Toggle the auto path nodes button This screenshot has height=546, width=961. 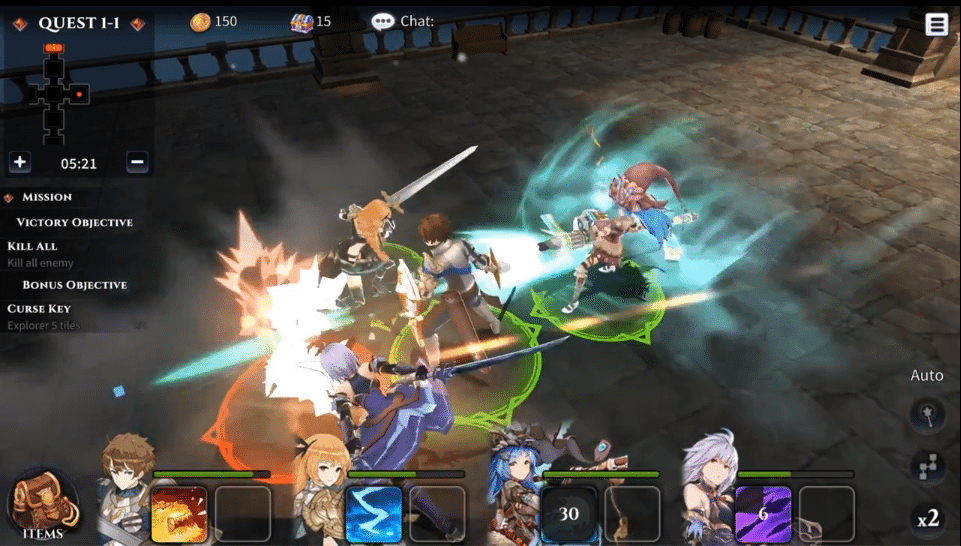pyautogui.click(x=928, y=467)
